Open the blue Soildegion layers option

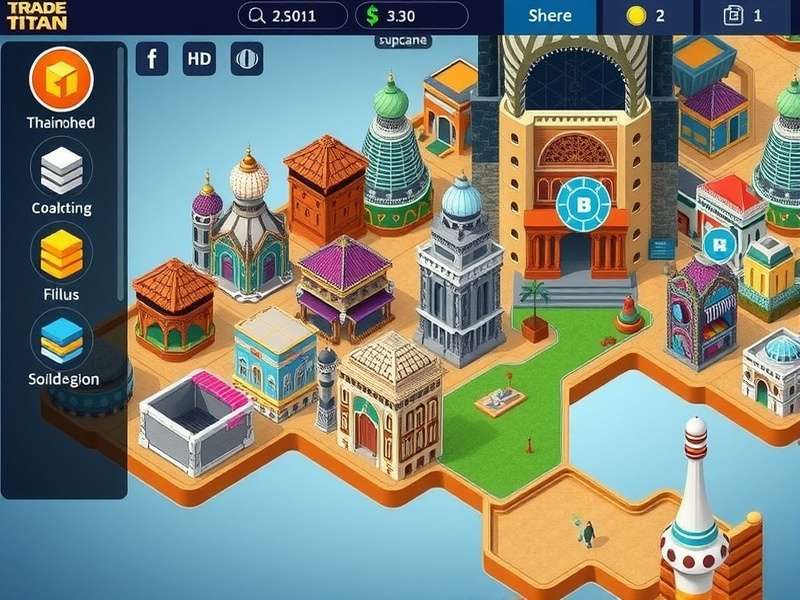pyautogui.click(x=62, y=338)
